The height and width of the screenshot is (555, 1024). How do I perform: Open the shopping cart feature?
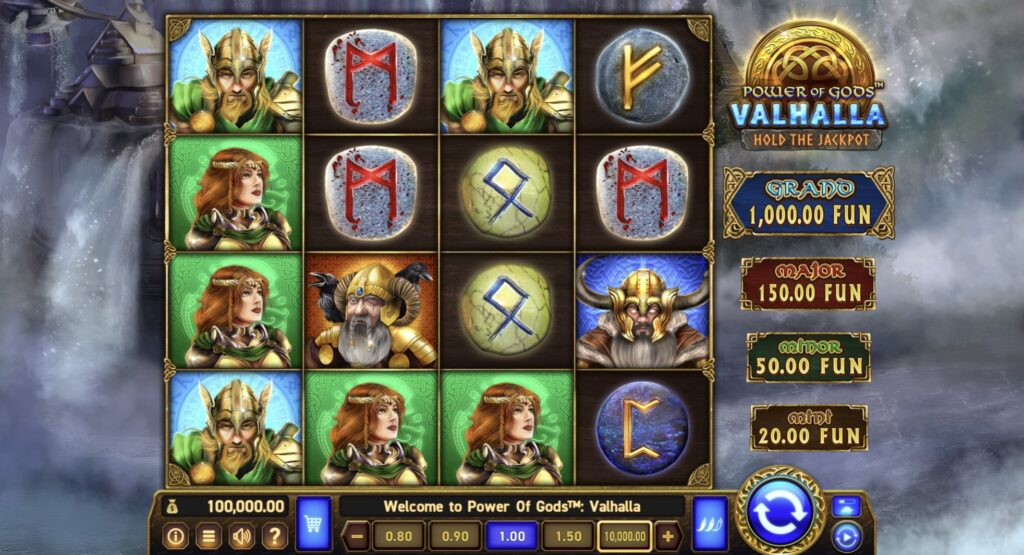tap(314, 522)
